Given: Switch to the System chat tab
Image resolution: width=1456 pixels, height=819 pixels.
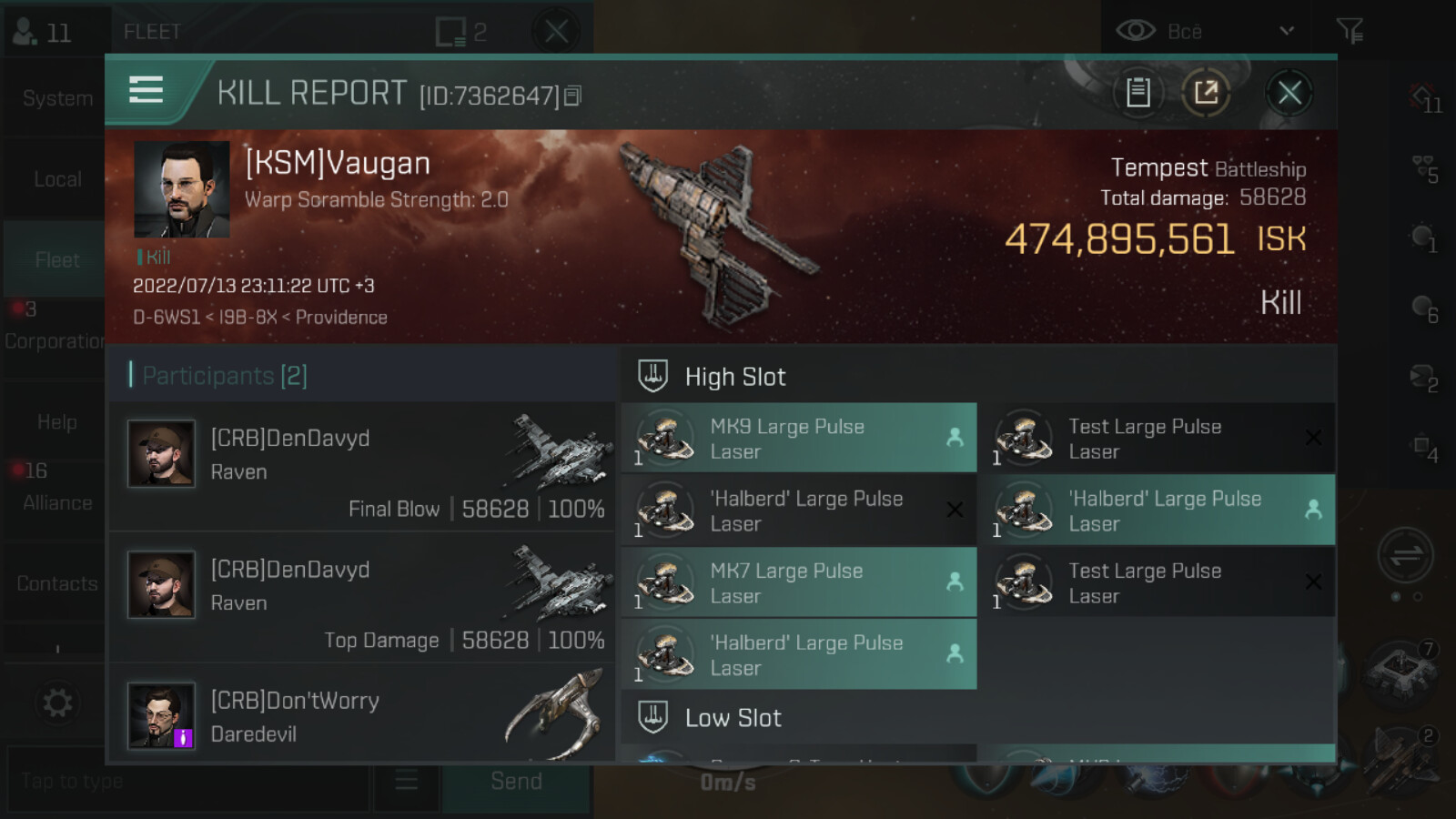Looking at the screenshot, I should (56, 98).
